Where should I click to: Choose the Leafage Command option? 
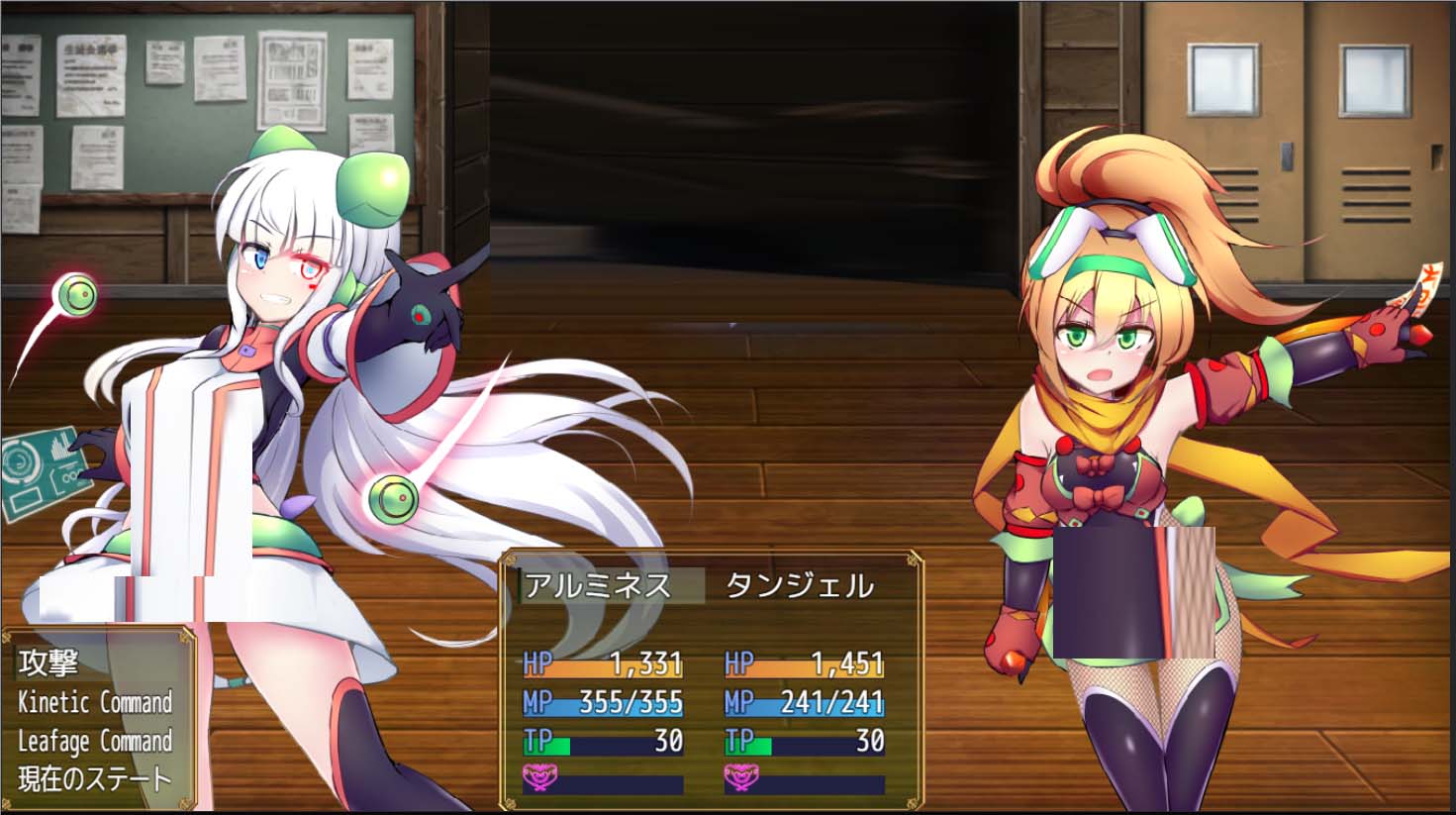94,739
